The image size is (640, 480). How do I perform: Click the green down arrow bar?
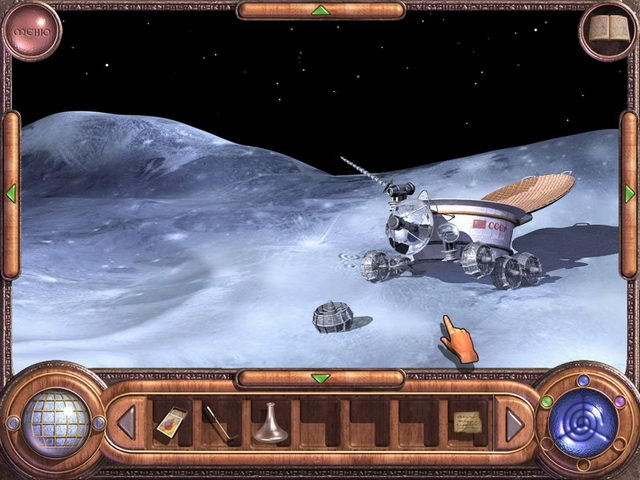click(320, 378)
